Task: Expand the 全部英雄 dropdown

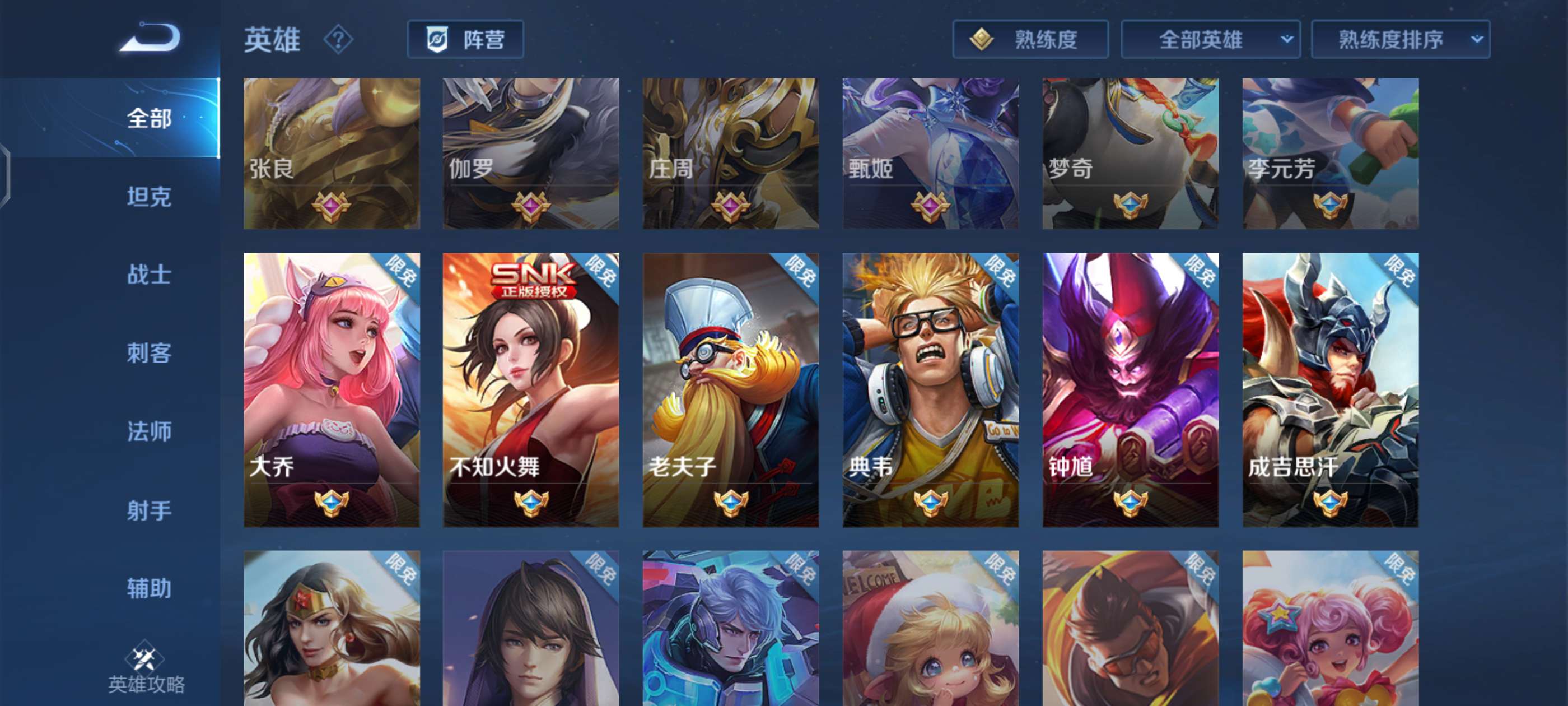Action: click(x=1210, y=39)
